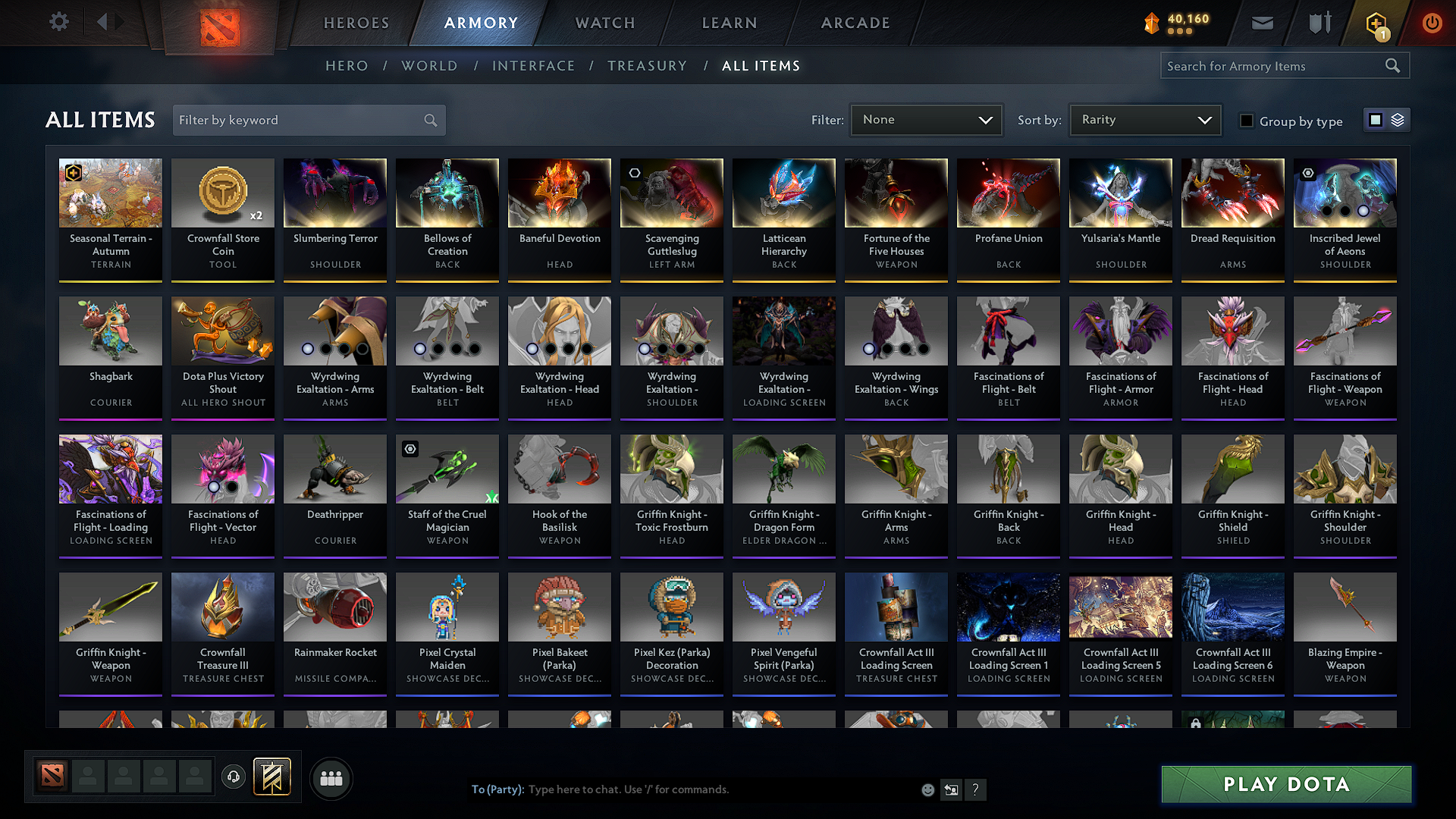
Task: Open the Filter dropdown set to None
Action: 926,120
